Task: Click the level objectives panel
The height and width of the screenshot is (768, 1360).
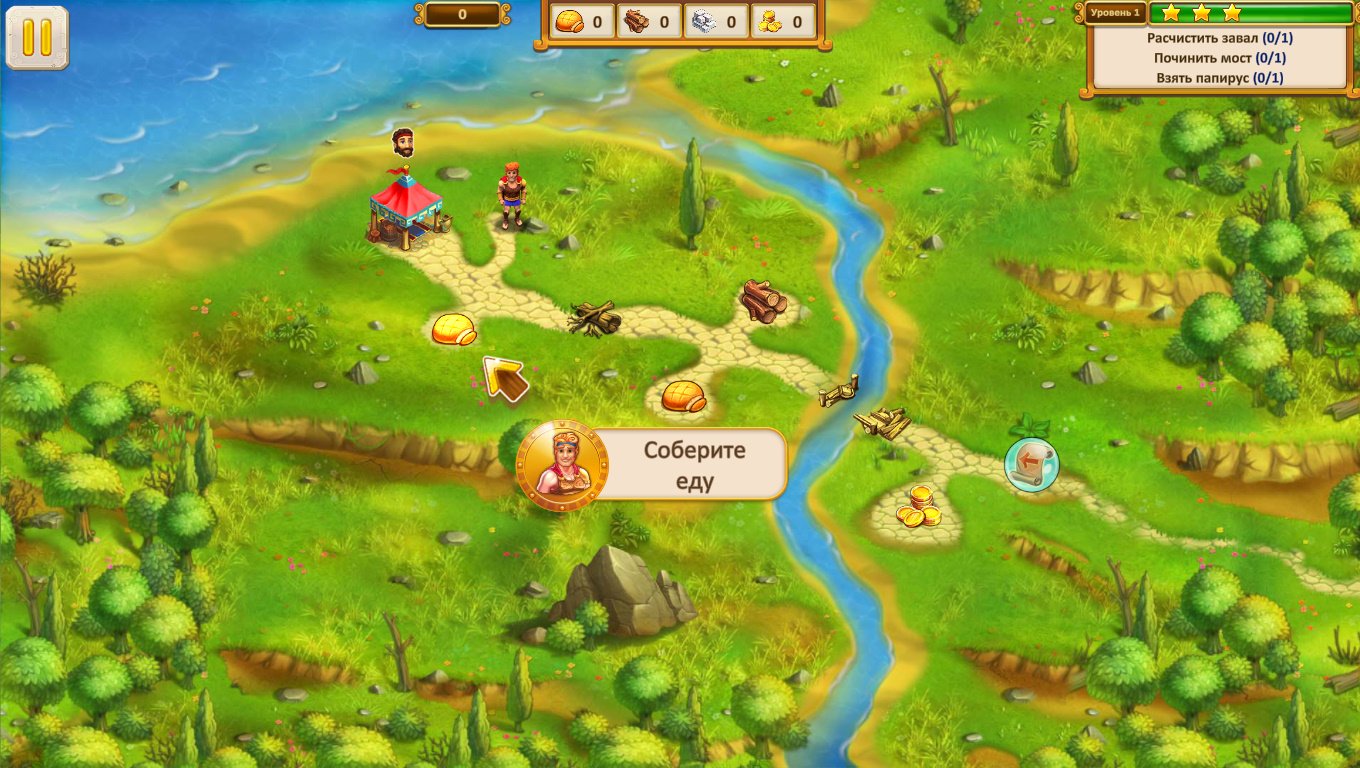Action: 1219,58
